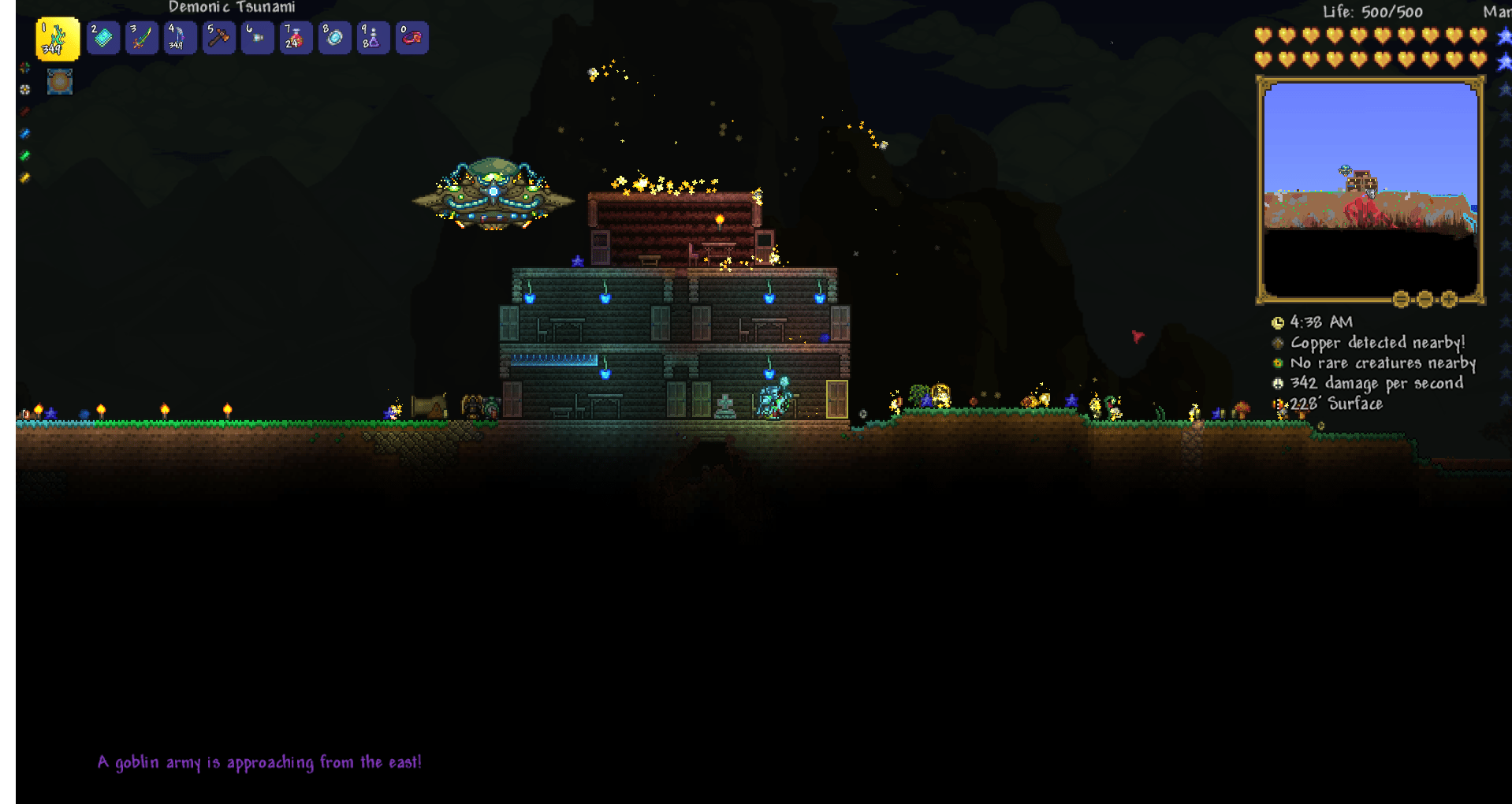Select the healing potions in hotbar slot 7
Image resolution: width=1512 pixels, height=804 pixels.
[x=296, y=37]
